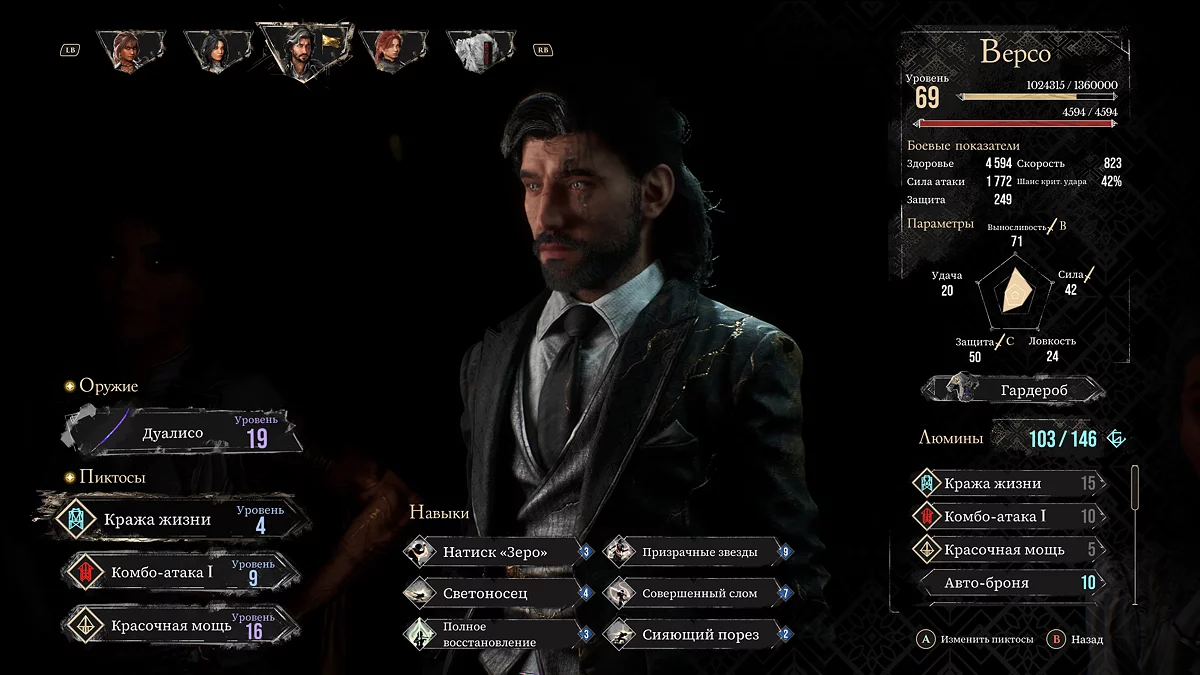Select Комбо-атака I in the Lumina list

coord(1008,516)
